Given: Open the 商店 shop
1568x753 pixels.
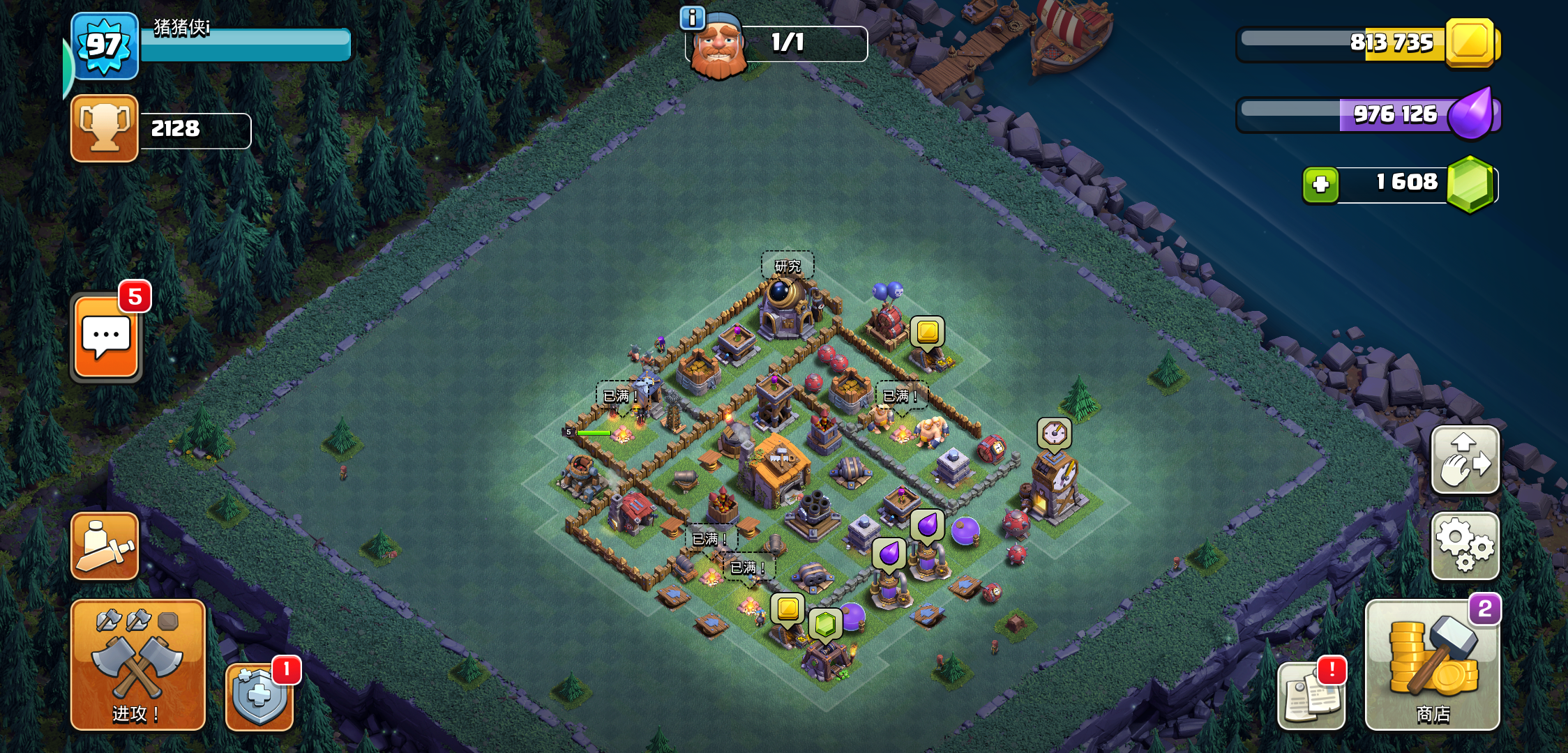Looking at the screenshot, I should (1432, 664).
